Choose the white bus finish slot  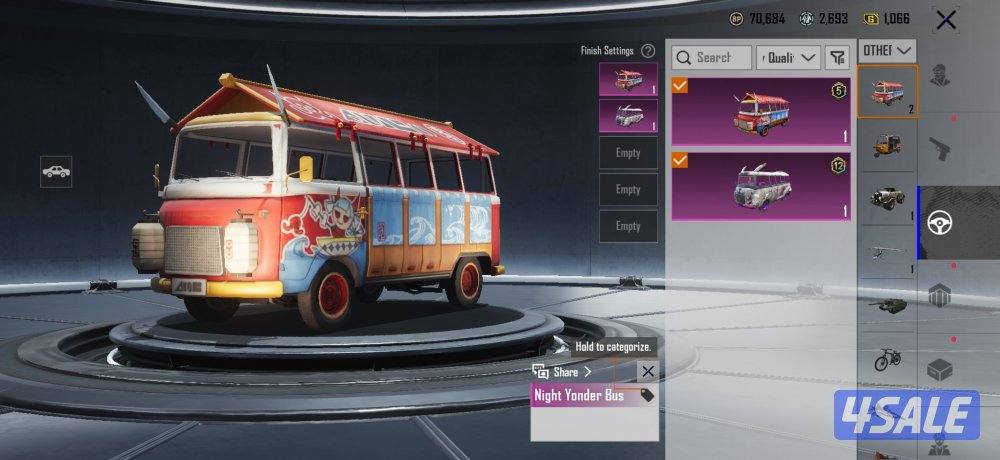click(628, 115)
